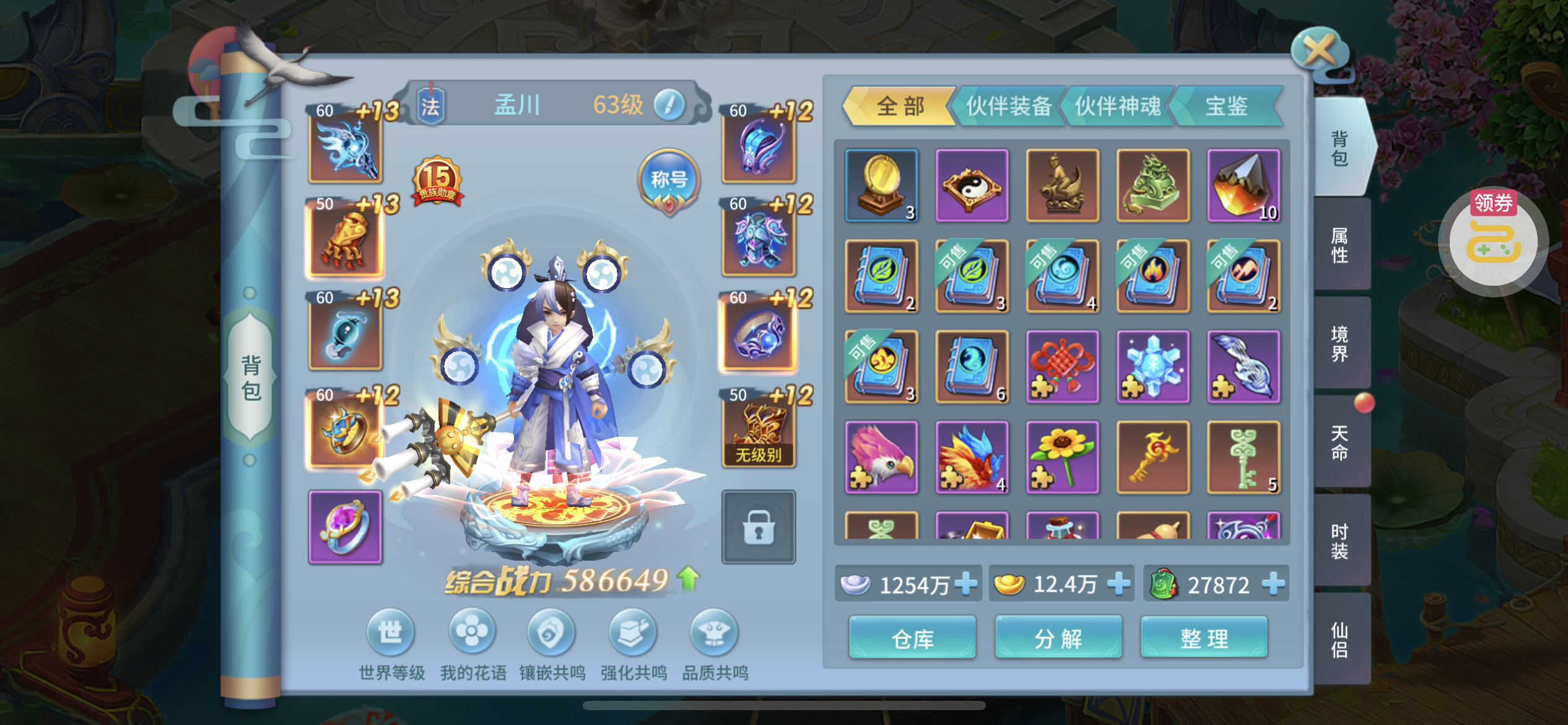This screenshot has width=1568, height=725.
Task: Select the 宝鉴 tab
Action: pos(1226,106)
